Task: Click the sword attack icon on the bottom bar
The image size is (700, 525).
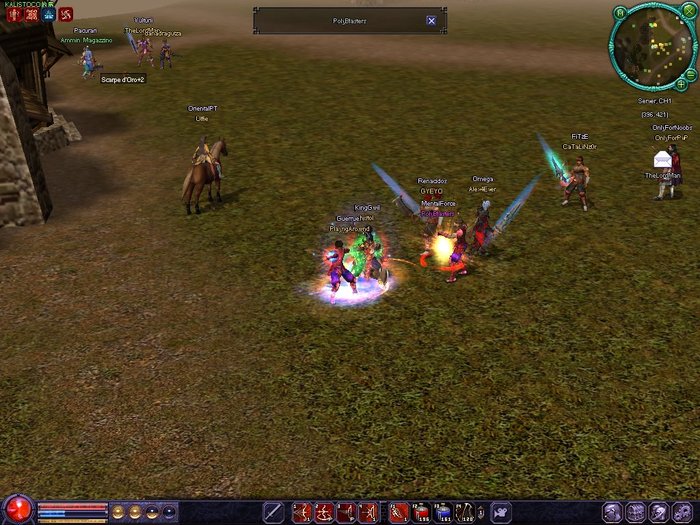Action: pos(273,512)
